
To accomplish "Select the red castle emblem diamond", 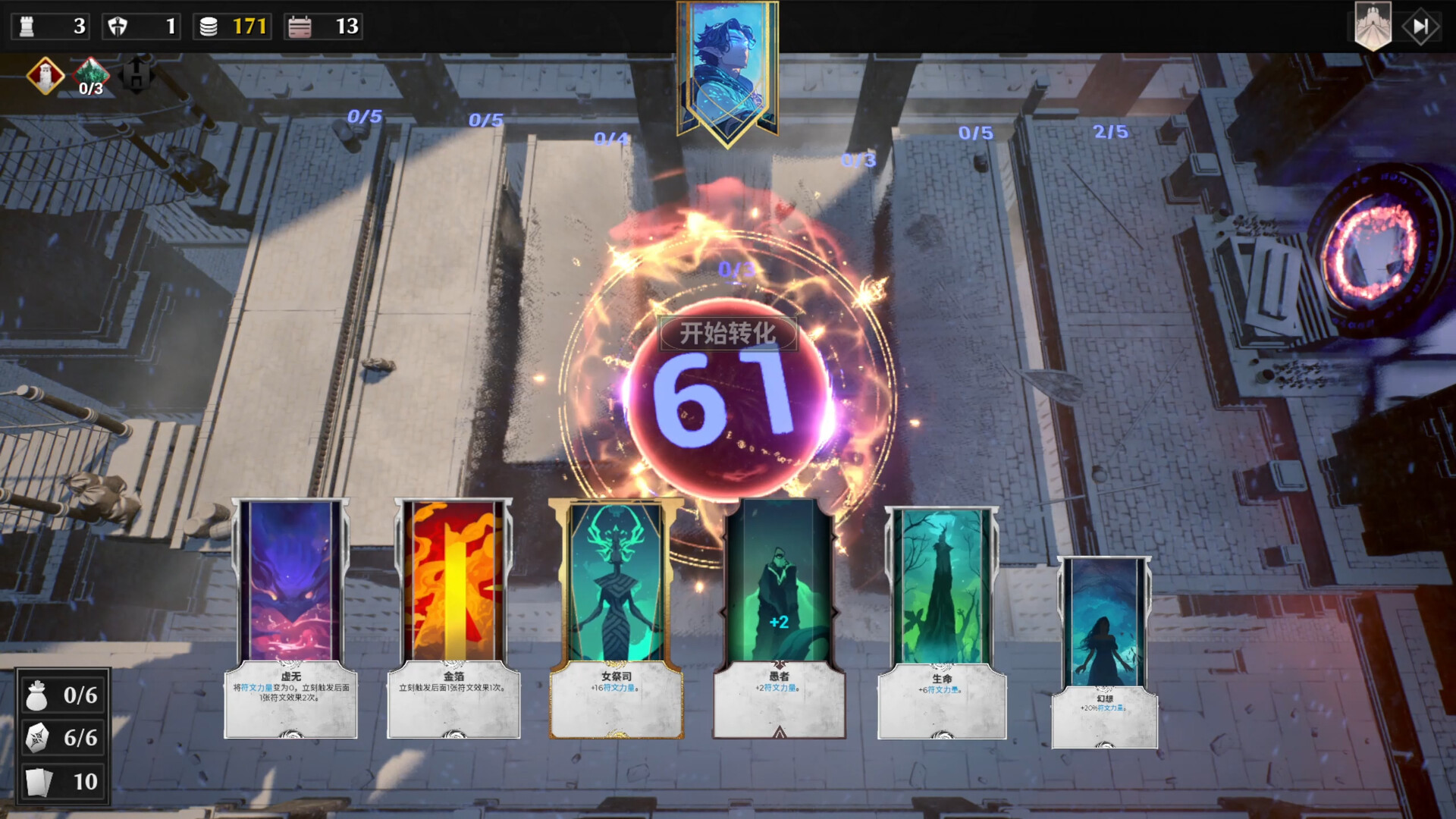I will point(45,76).
